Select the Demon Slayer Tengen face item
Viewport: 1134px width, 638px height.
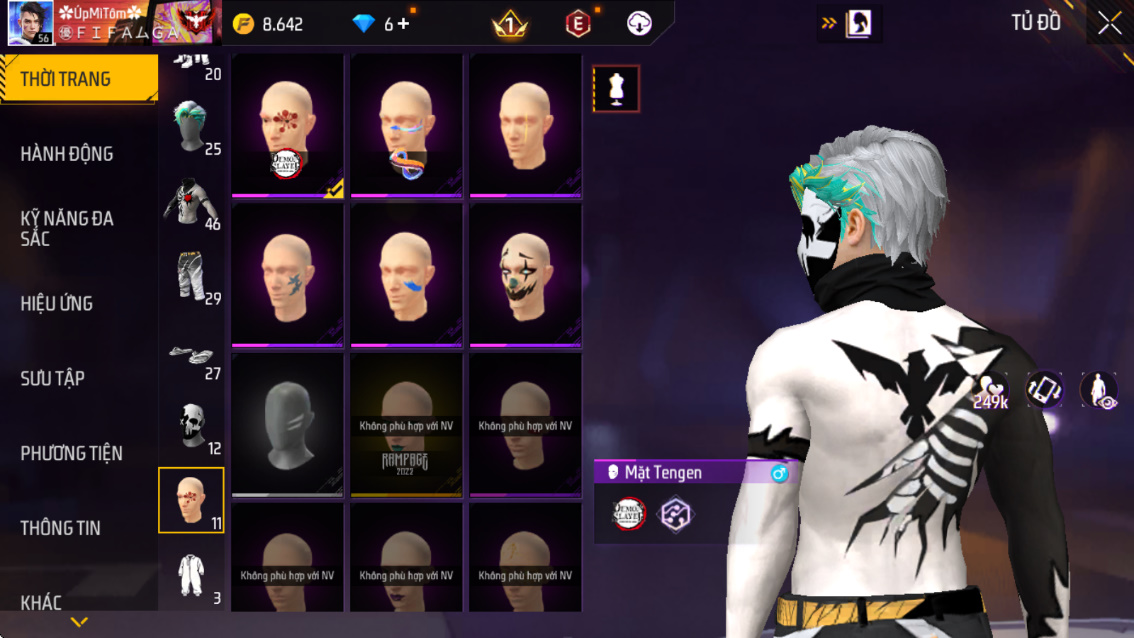(x=287, y=126)
